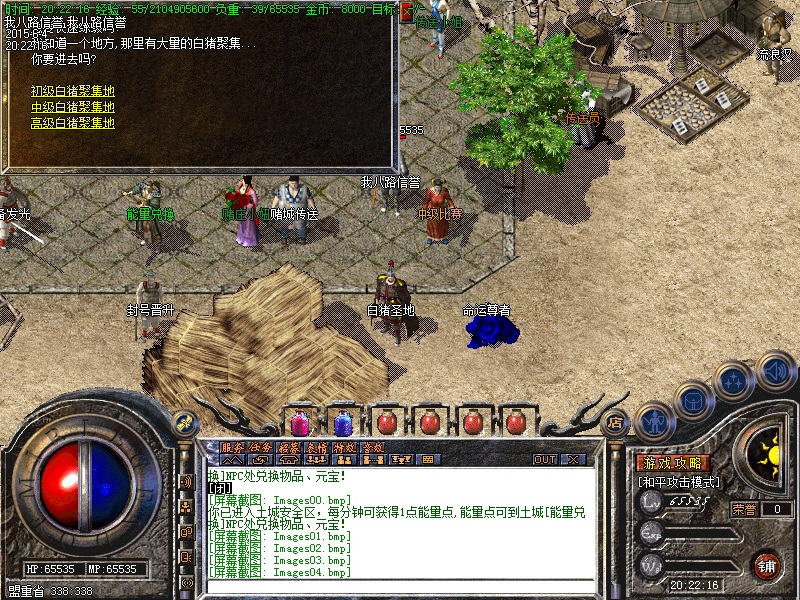Toggle sound with the speaker button
Image resolution: width=800 pixels, height=600 pixels.
tap(775, 370)
